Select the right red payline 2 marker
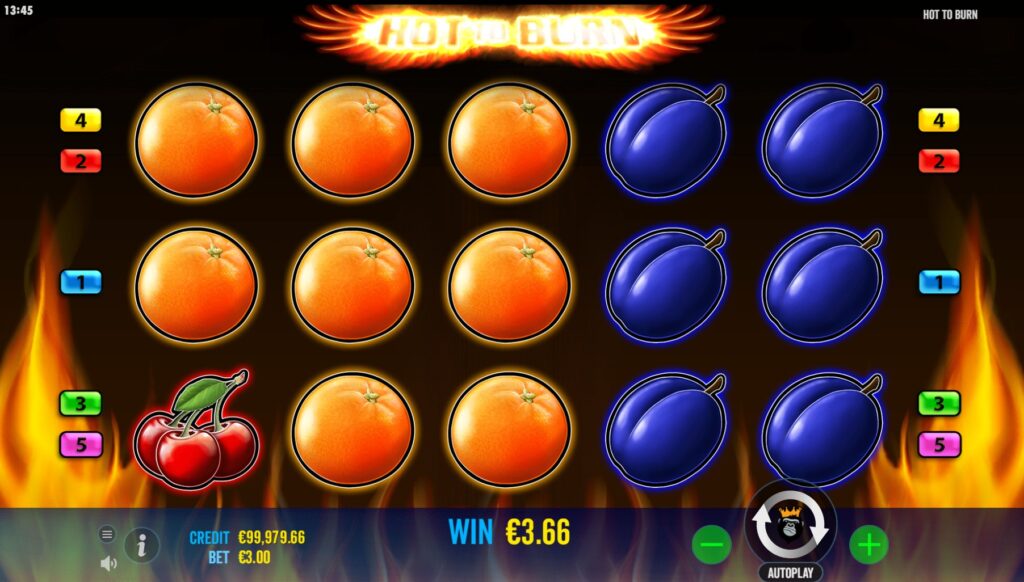 click(x=939, y=160)
